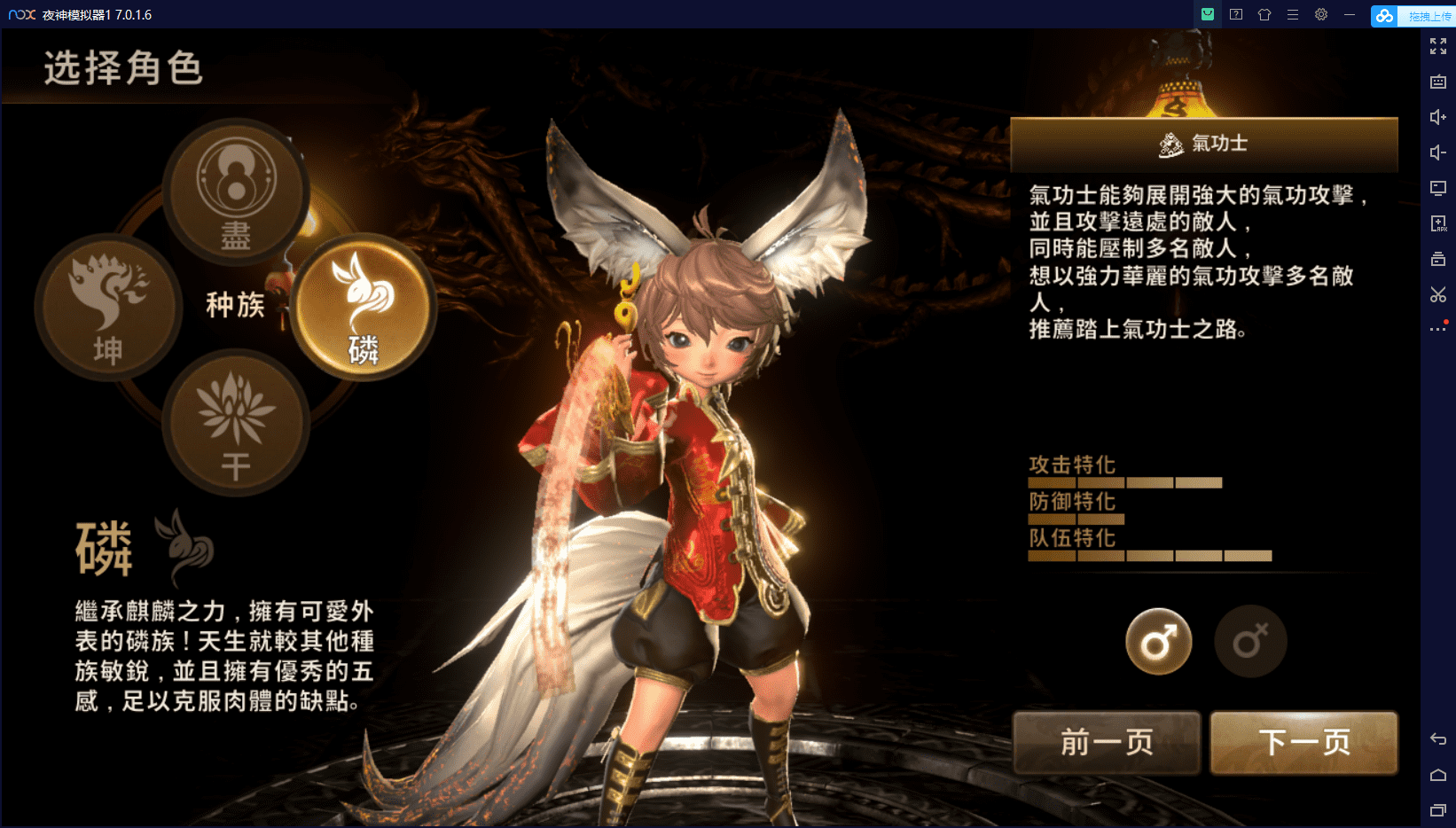Enter fullscreen using the sidebar icon
The image size is (1456, 828).
(x=1438, y=46)
